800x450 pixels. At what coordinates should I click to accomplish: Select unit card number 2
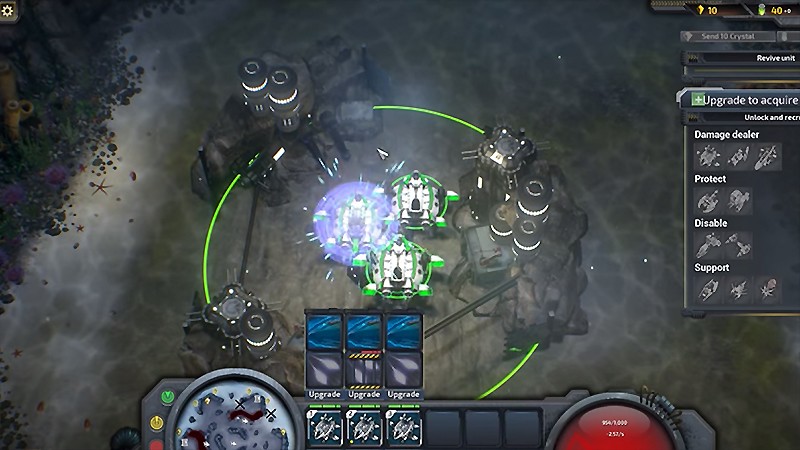365,428
